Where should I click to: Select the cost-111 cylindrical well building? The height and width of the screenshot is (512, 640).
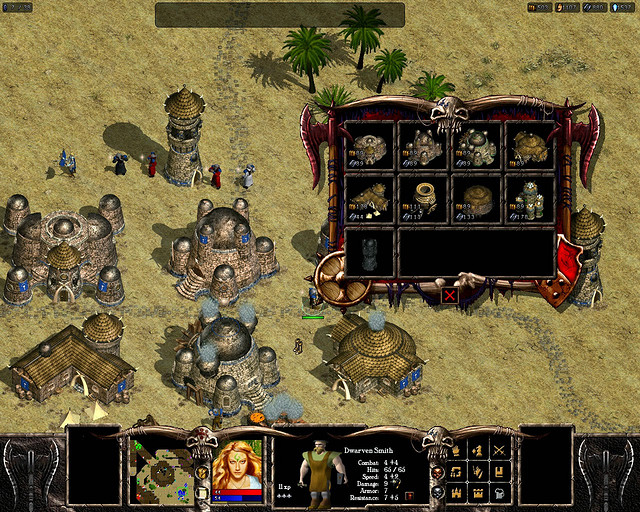[x=423, y=198]
